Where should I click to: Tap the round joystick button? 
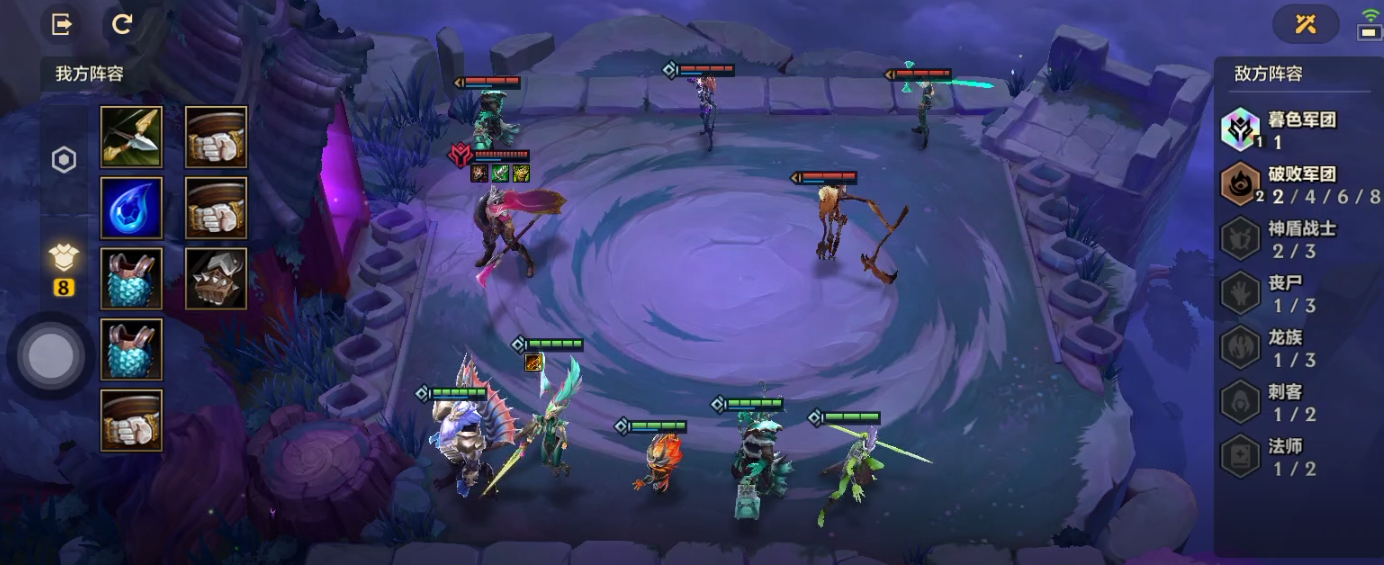click(x=51, y=355)
